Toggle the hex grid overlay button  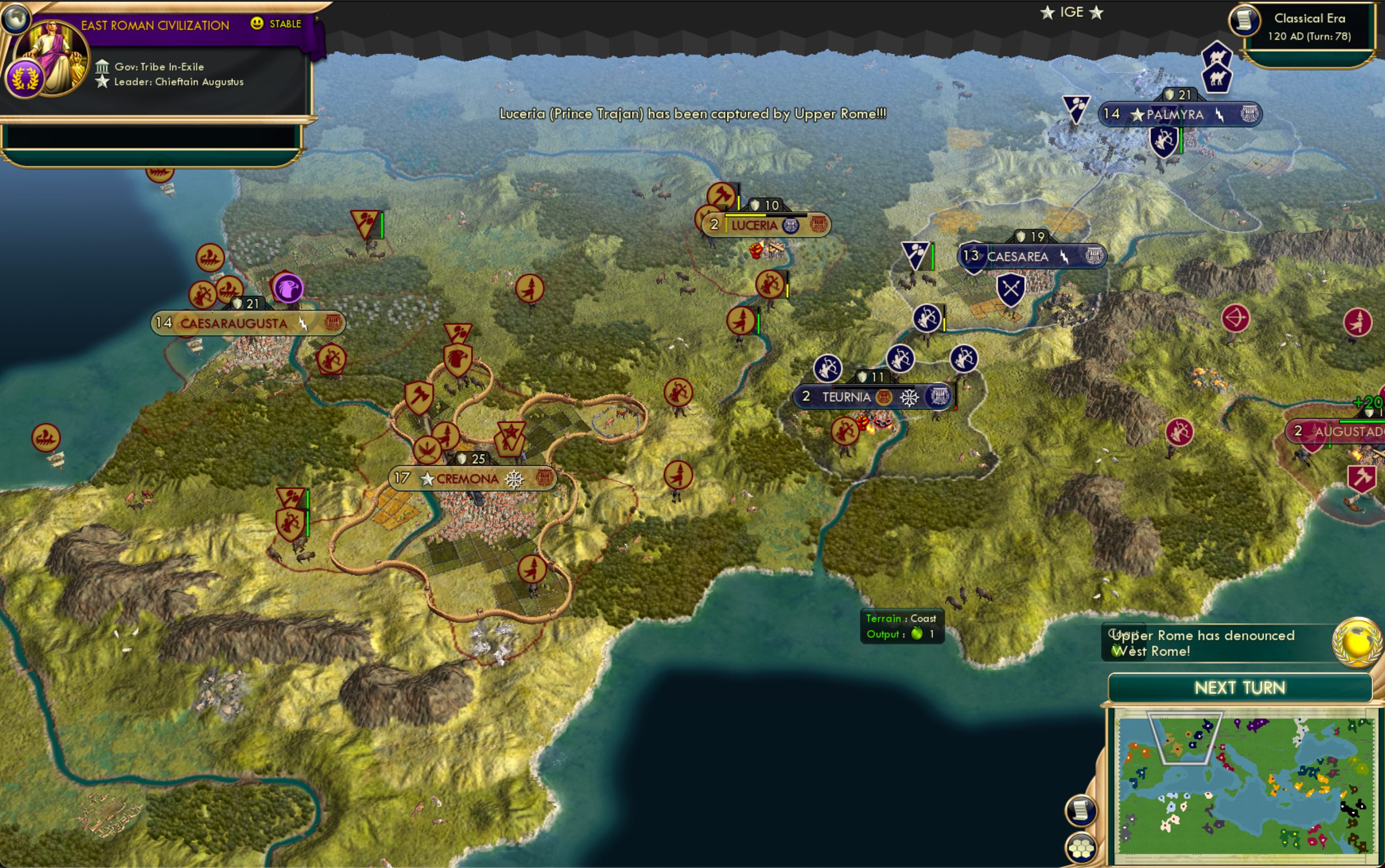pos(1081,849)
